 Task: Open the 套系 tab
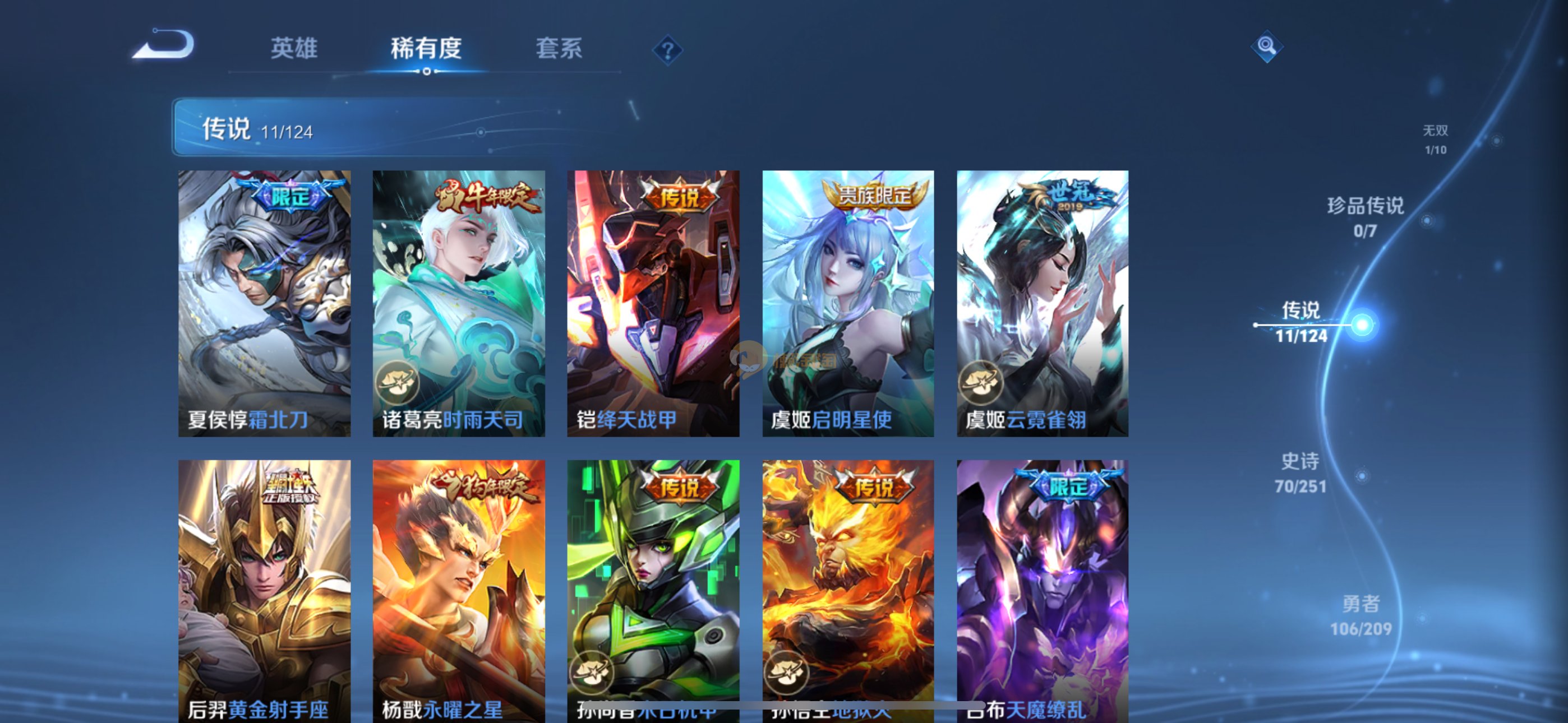559,48
